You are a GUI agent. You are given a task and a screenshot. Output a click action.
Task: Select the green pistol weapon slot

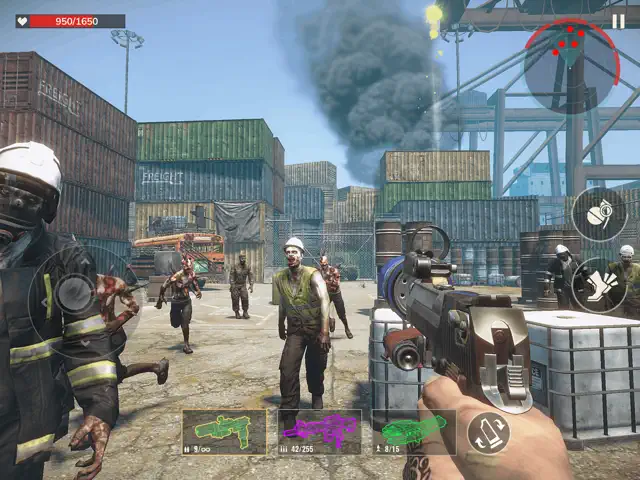224,431
